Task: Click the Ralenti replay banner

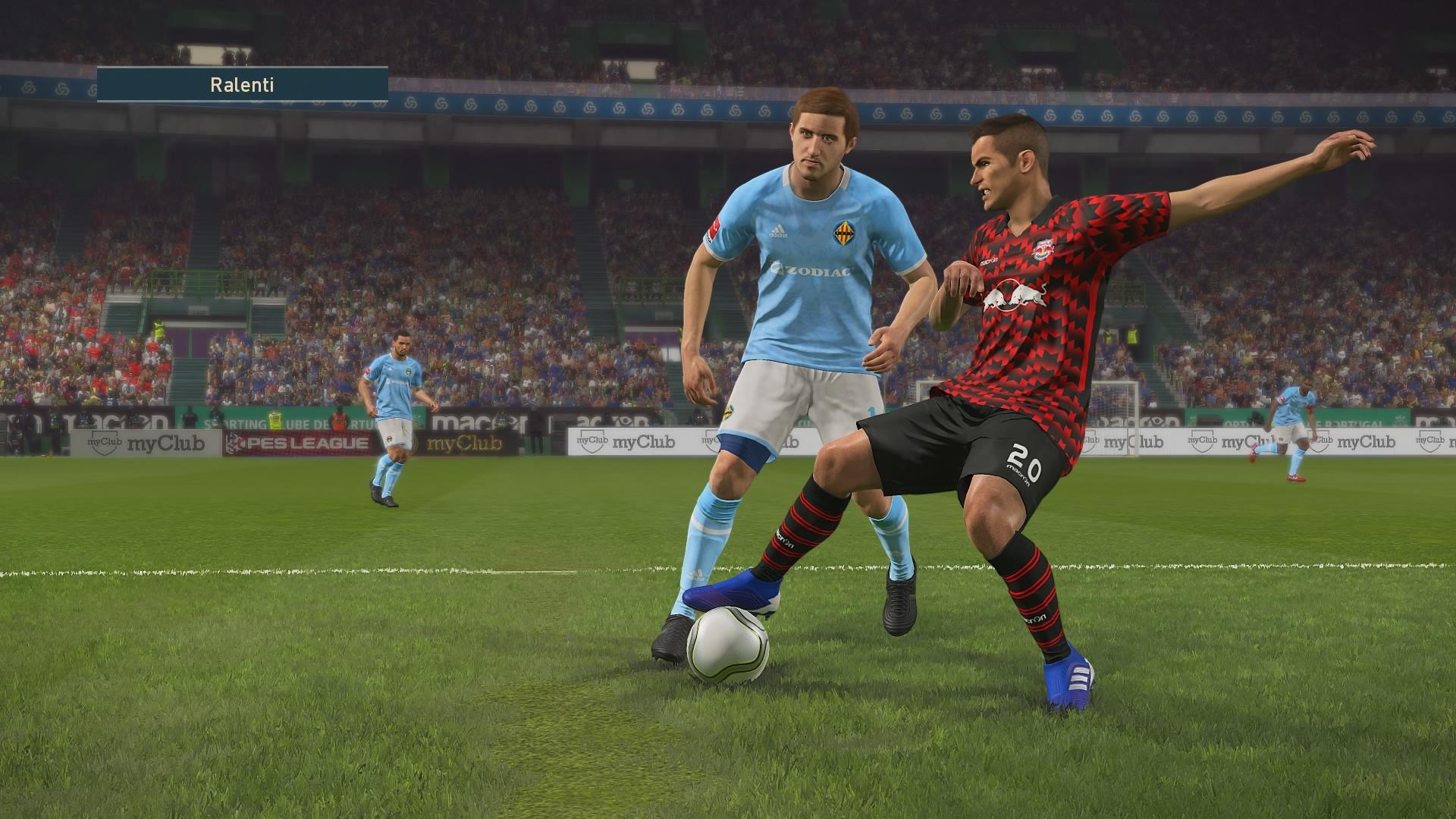Action: pos(242,84)
